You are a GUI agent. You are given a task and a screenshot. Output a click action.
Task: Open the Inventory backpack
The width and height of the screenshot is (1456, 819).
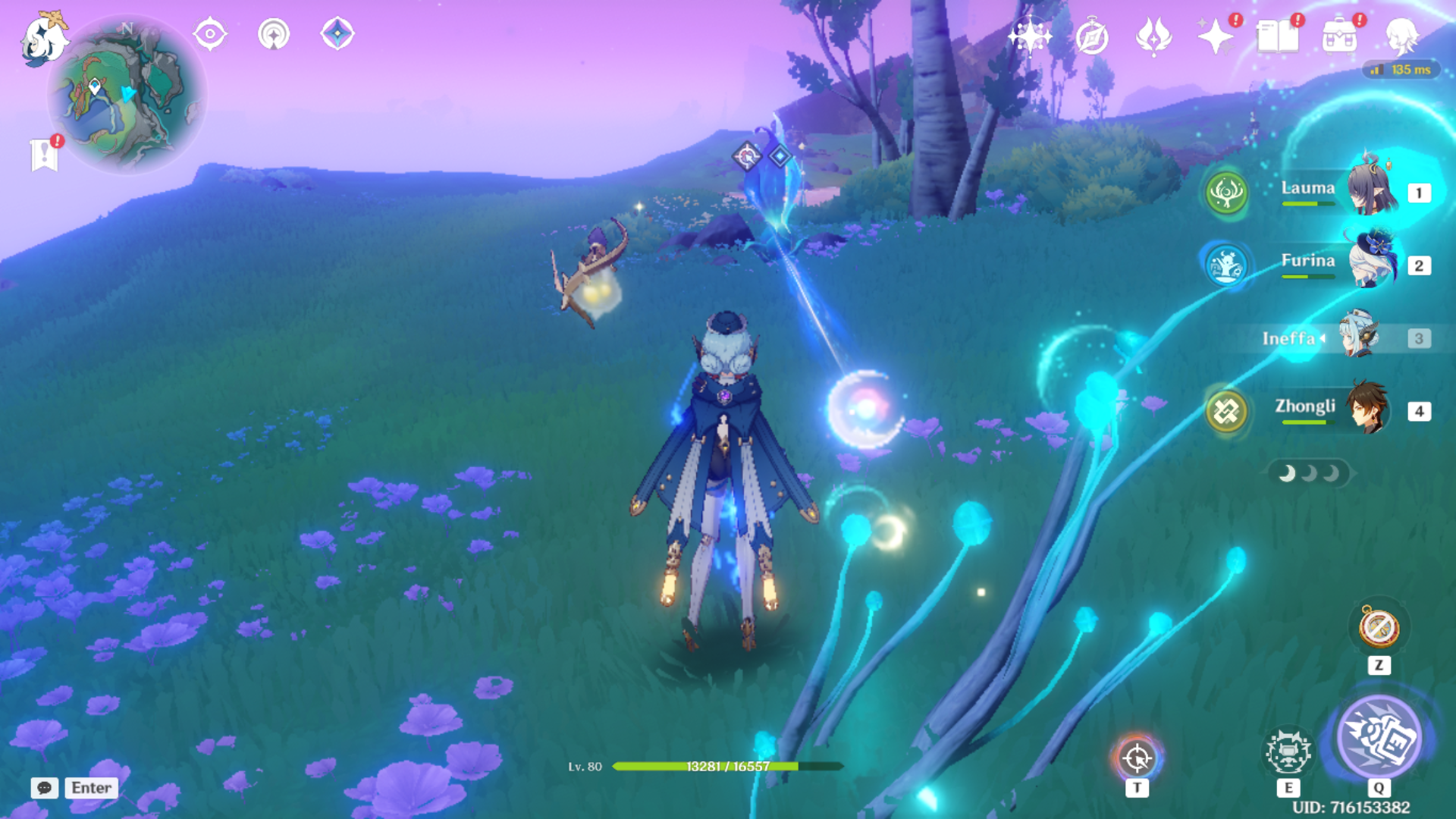1339,36
